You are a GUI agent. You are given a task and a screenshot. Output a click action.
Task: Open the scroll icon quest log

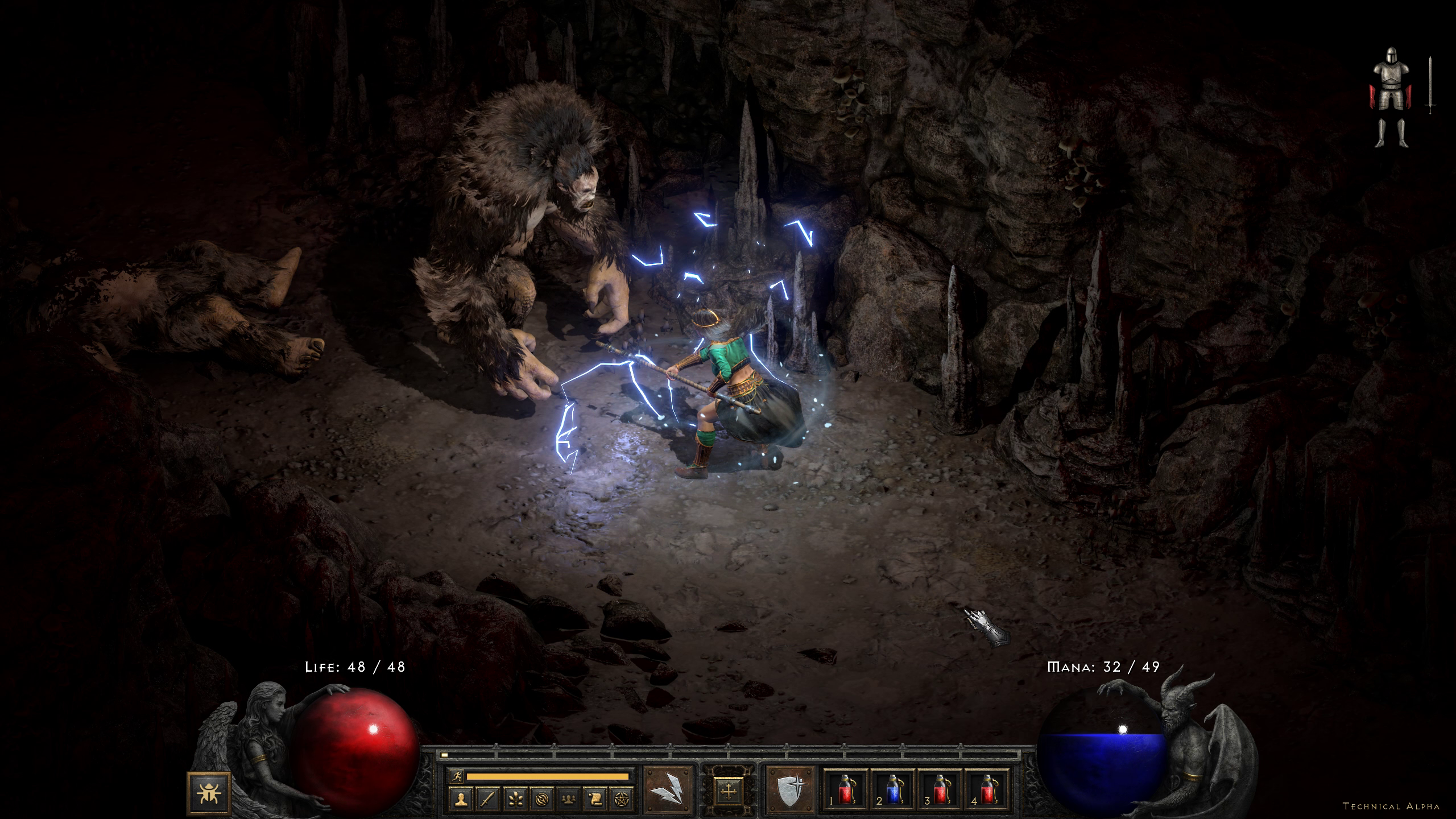[x=594, y=800]
